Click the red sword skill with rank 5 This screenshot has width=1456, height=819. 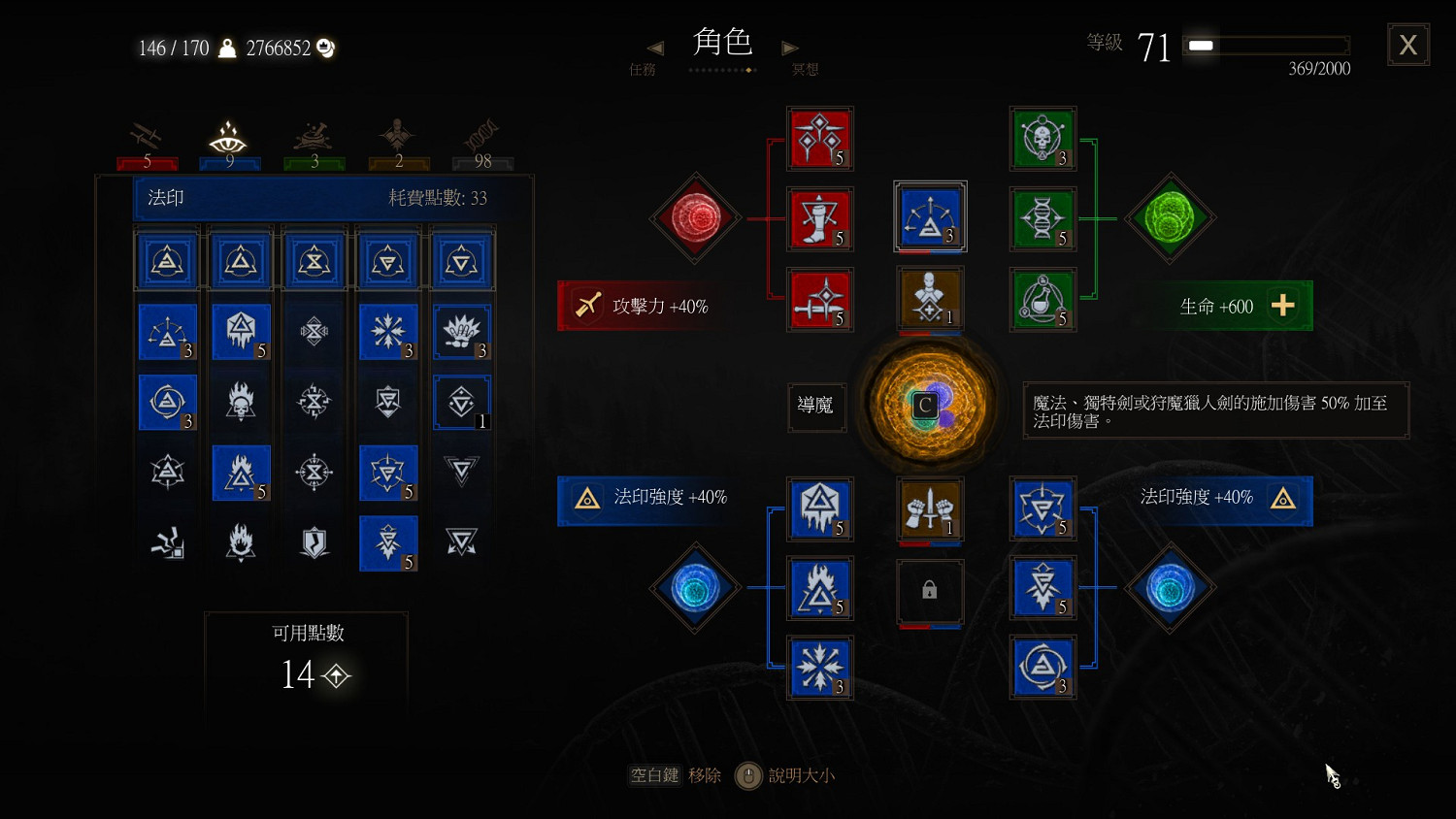point(820,300)
